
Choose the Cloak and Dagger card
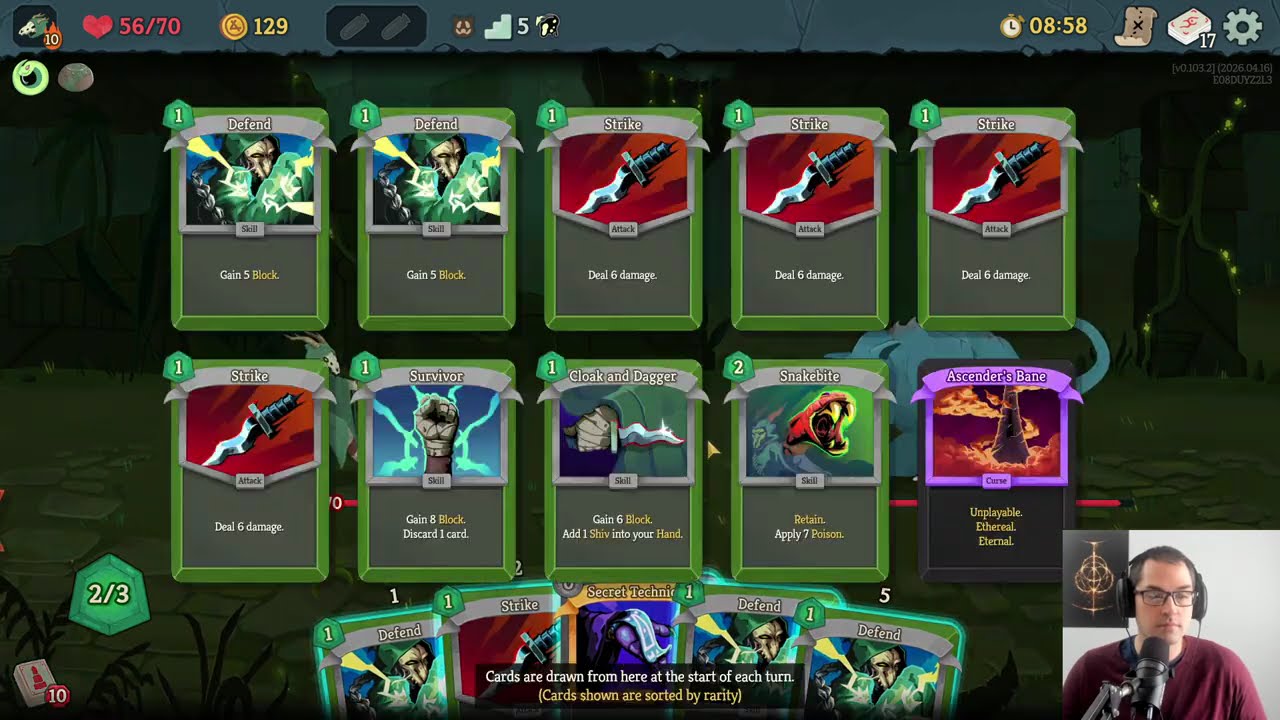pyautogui.click(x=622, y=470)
